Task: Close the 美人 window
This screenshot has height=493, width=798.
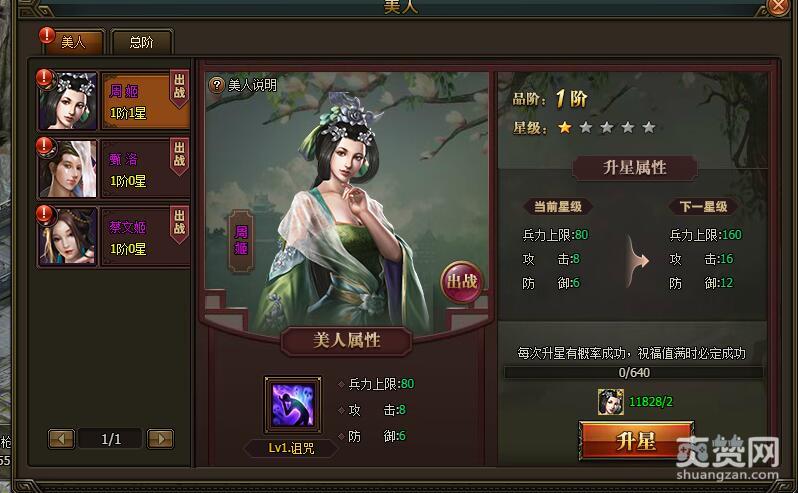Action: (781, 6)
